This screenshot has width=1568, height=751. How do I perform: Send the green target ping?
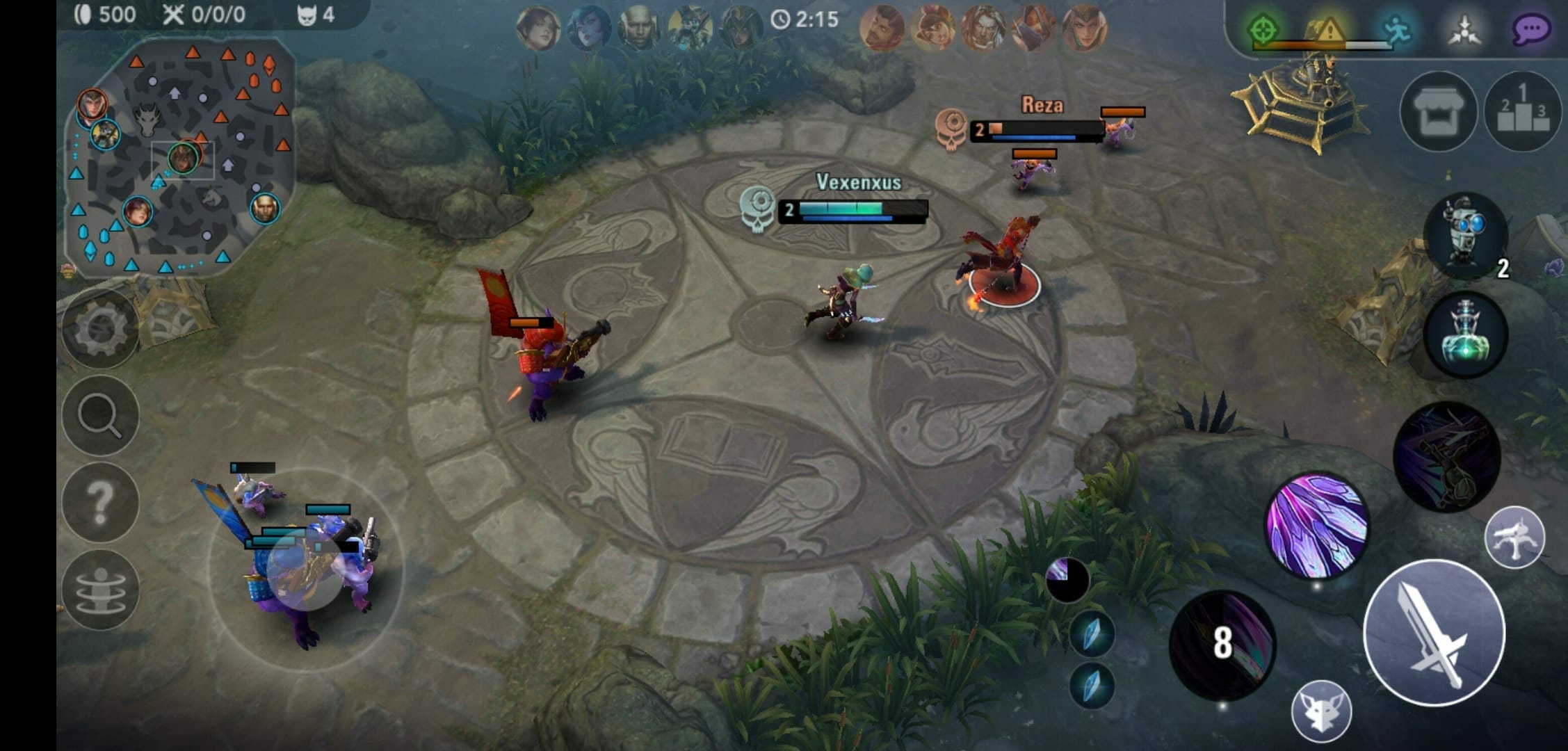1263,30
